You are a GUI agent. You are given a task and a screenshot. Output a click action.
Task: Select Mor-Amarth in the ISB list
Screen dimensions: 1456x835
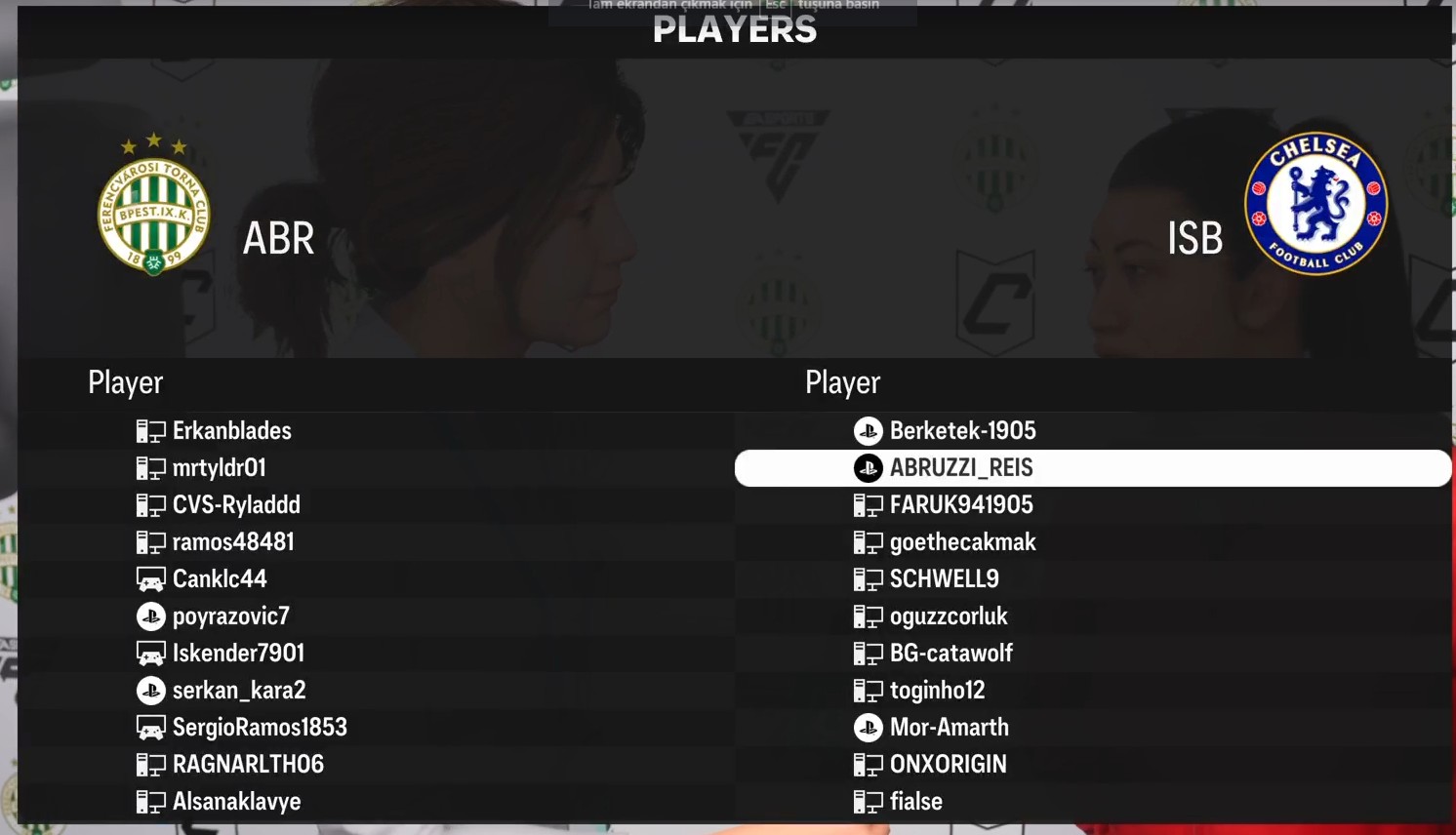click(x=949, y=728)
